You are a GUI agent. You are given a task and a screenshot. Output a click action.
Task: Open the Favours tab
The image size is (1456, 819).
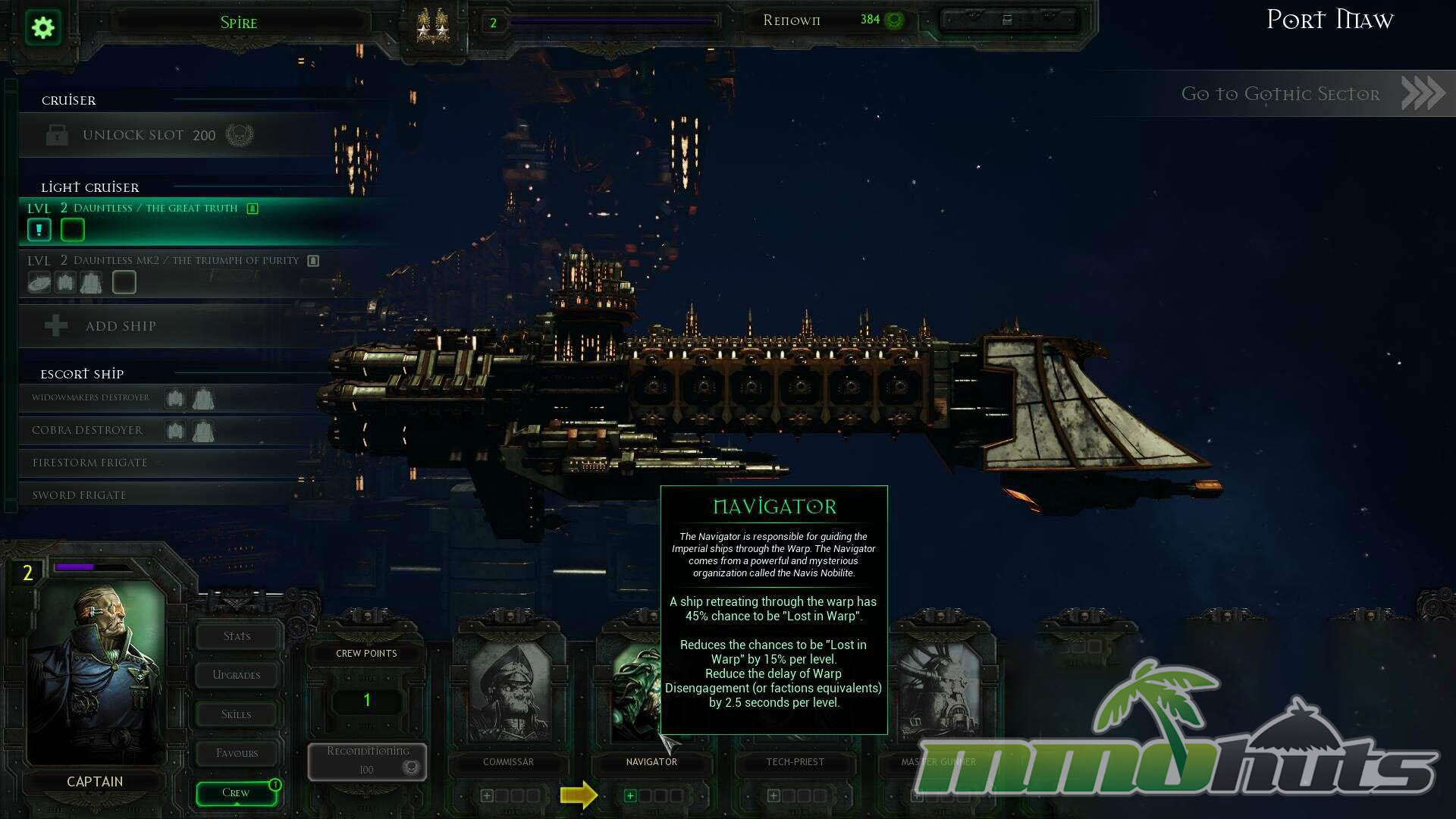click(x=237, y=753)
